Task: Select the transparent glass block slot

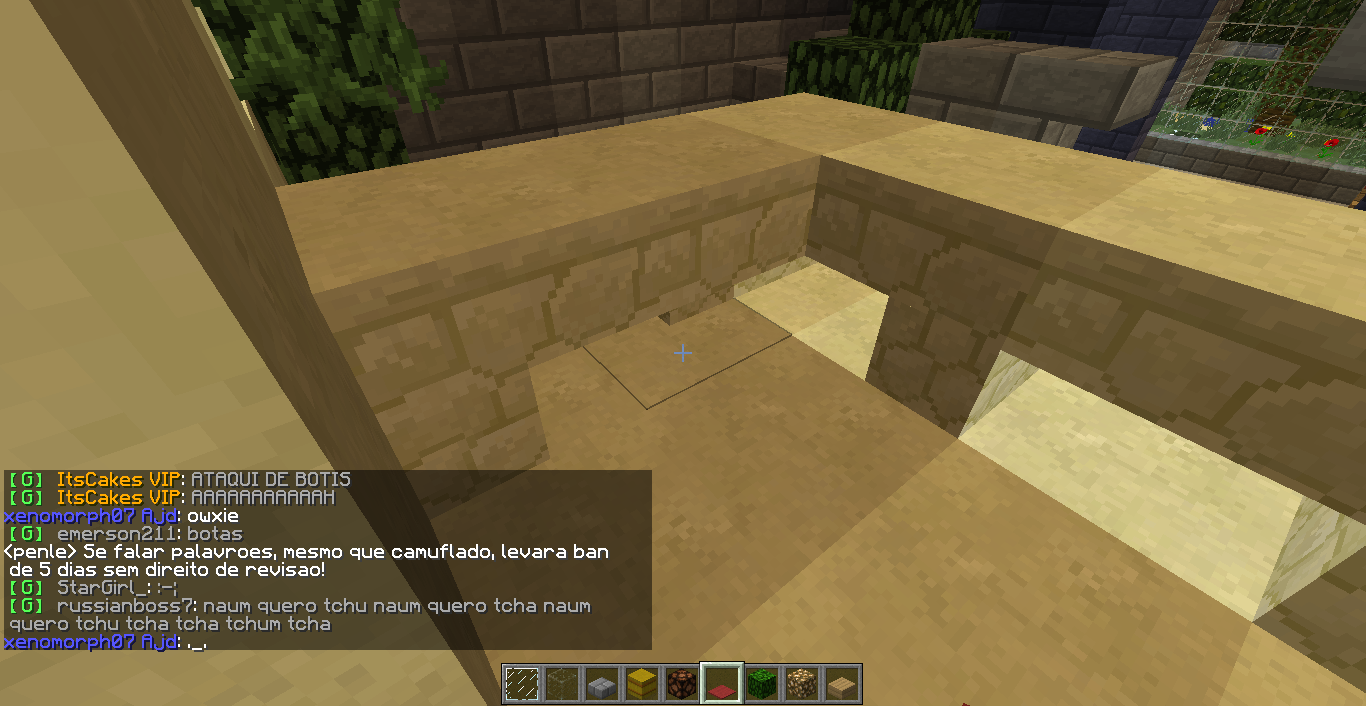Action: point(562,684)
